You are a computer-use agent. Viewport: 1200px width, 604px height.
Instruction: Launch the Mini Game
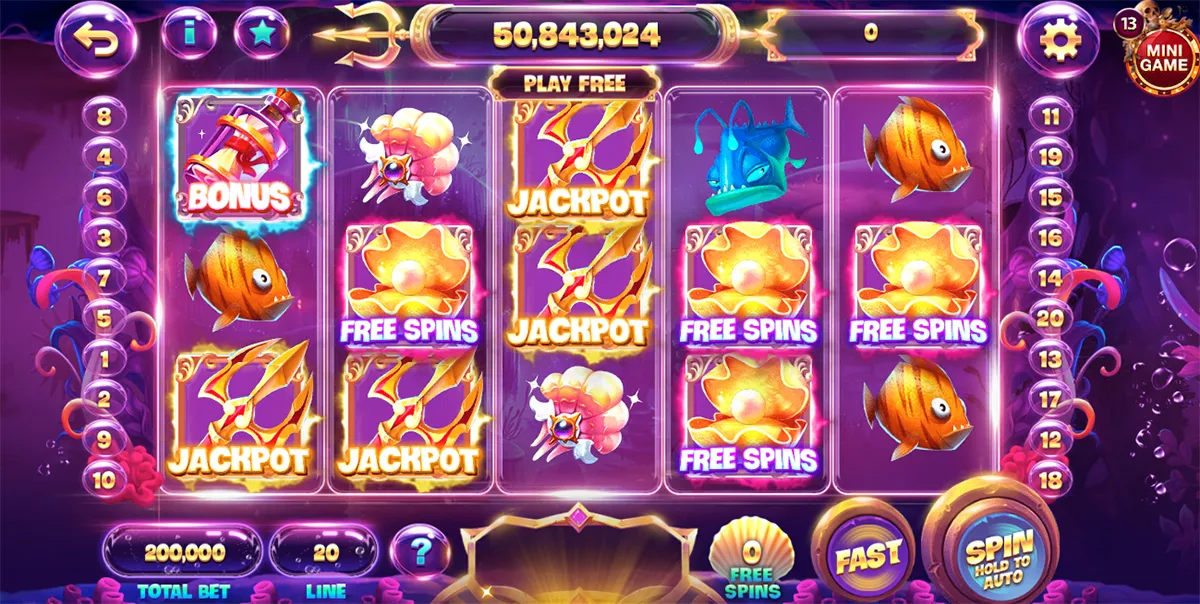coord(1163,55)
